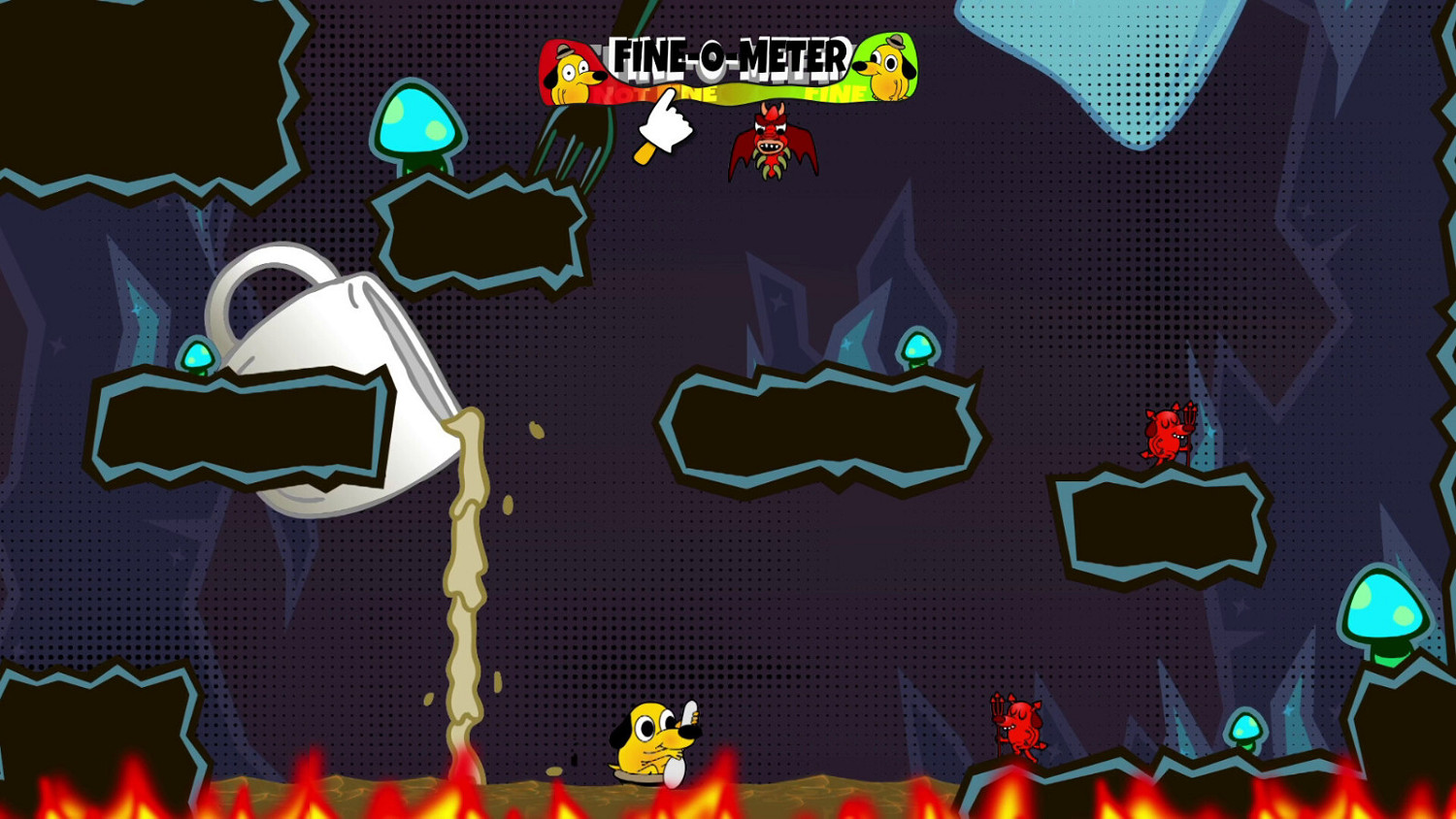Select the flying red devil below the meter
The image size is (1456, 819).
point(772,146)
